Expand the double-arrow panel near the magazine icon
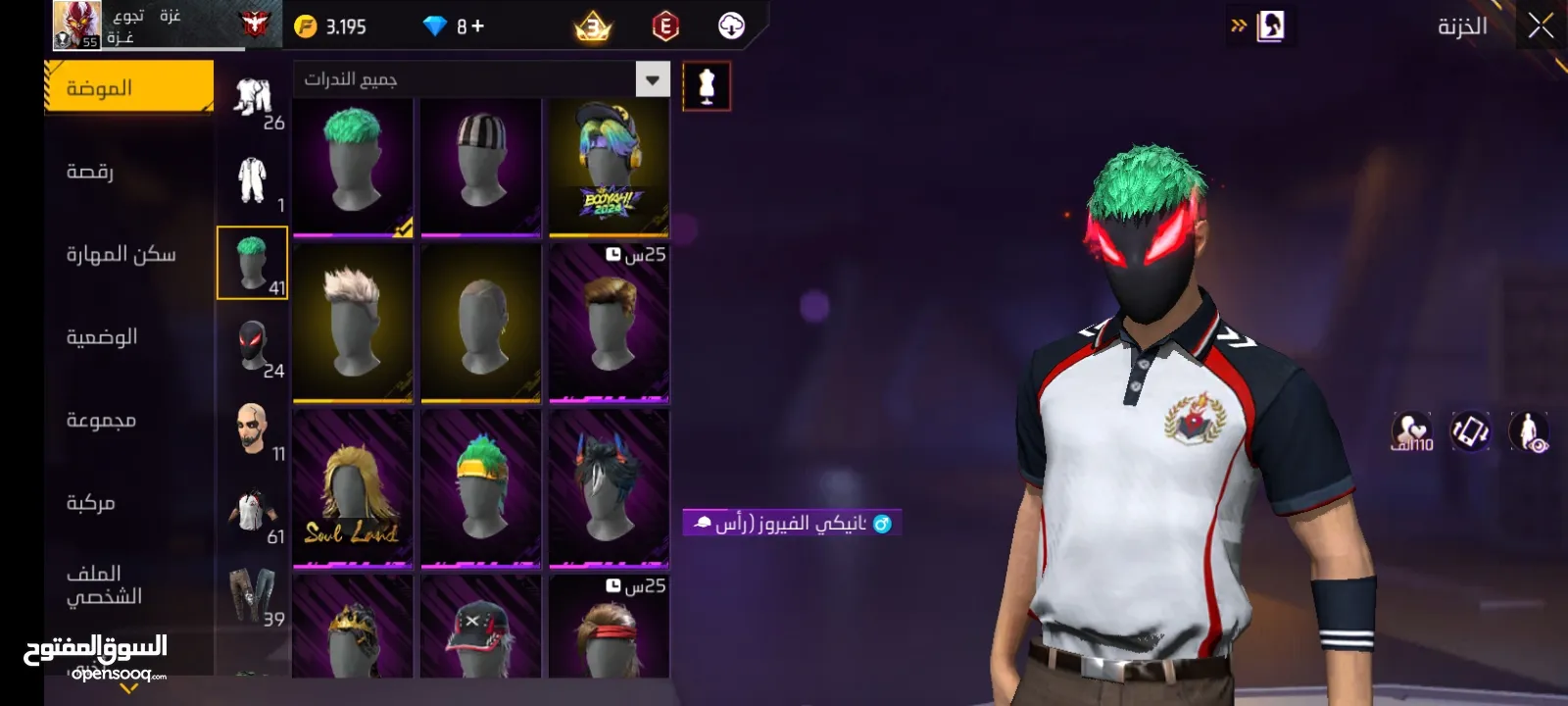Screen dimensions: 1568x706 pos(1237,26)
